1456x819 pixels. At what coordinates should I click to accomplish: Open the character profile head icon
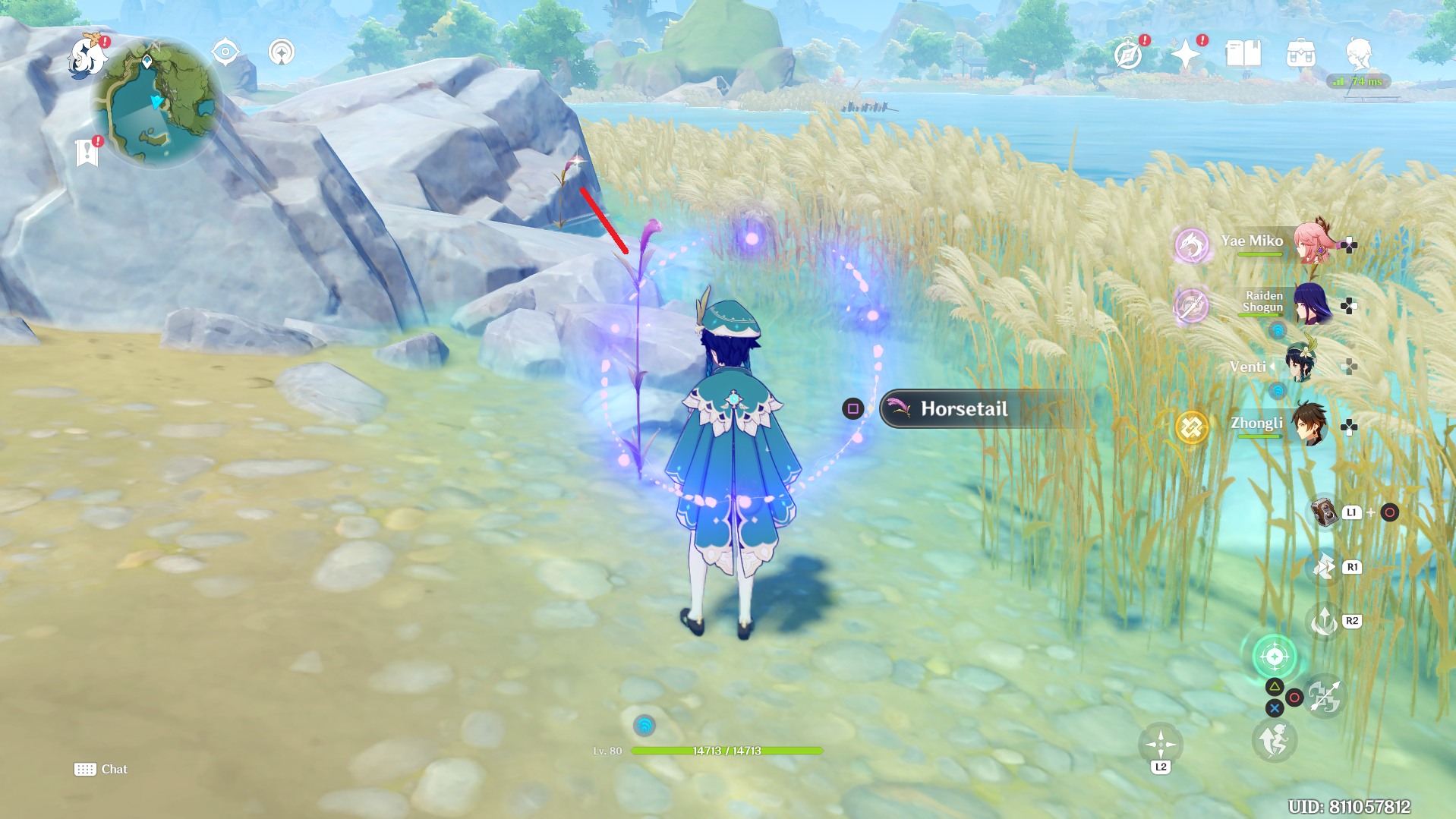tap(1358, 54)
